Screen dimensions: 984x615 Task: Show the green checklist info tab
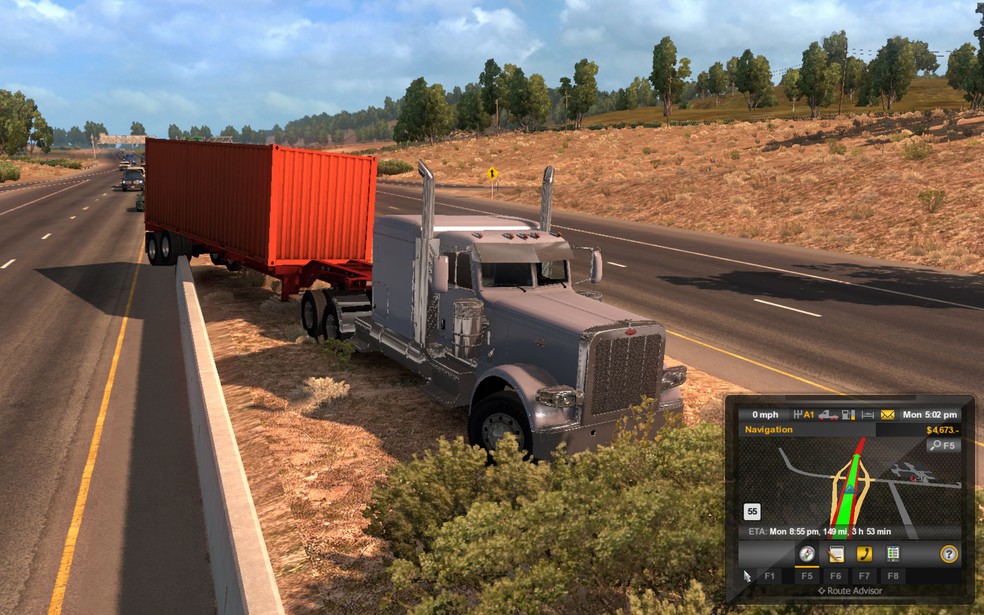click(x=893, y=554)
